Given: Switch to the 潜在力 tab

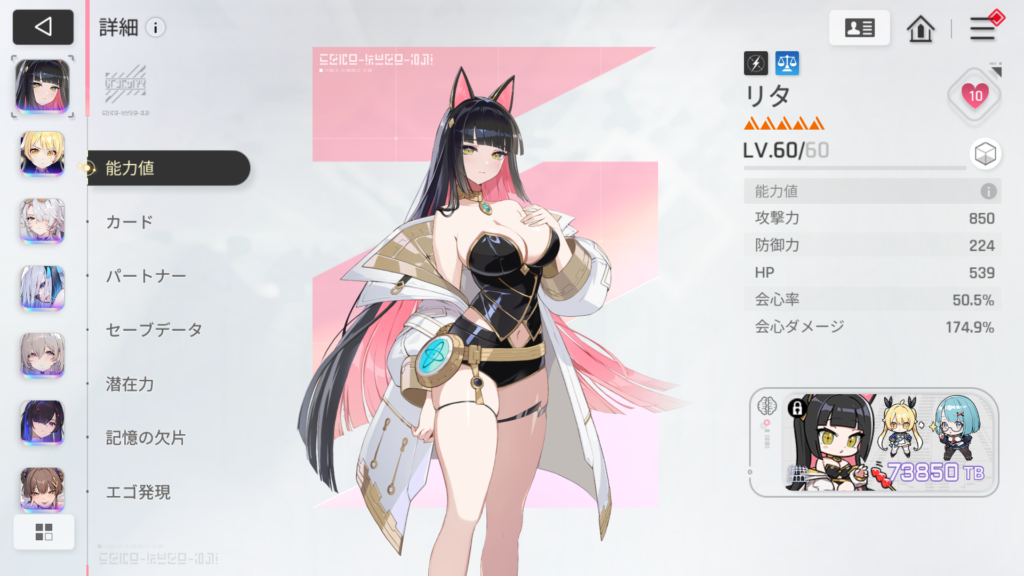Looking at the screenshot, I should [130, 384].
